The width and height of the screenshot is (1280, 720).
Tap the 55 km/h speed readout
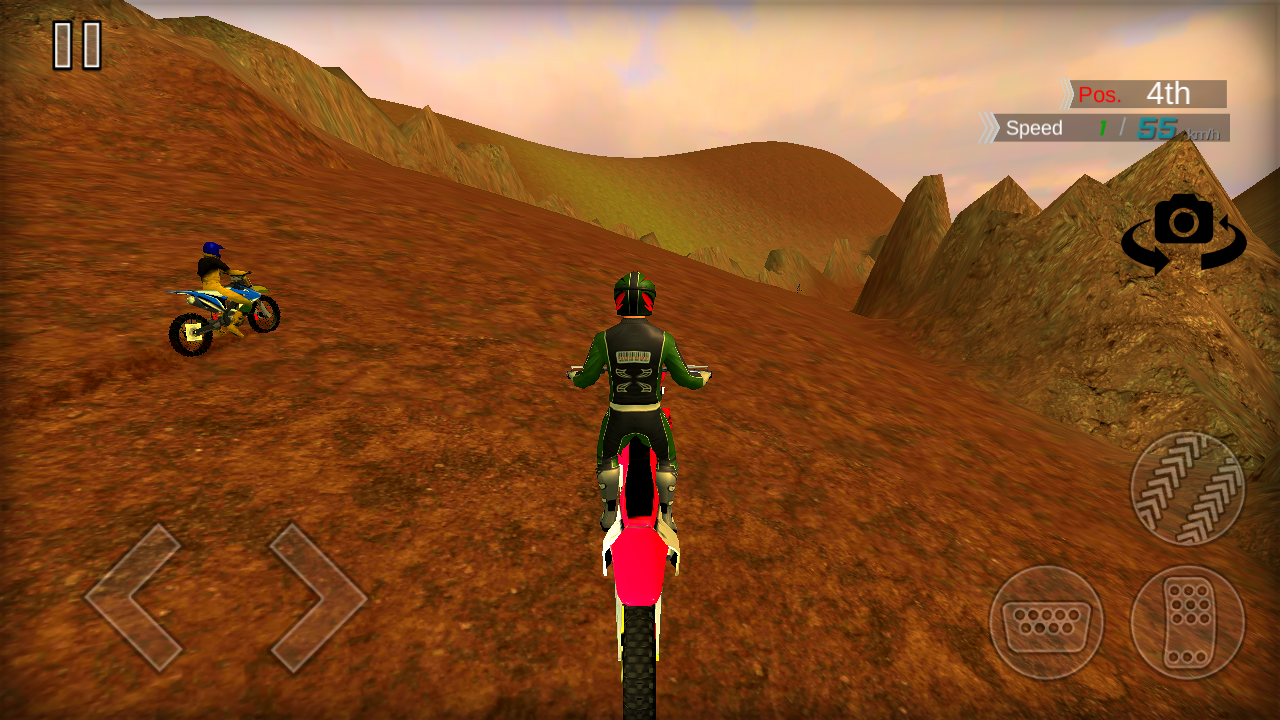point(1158,128)
